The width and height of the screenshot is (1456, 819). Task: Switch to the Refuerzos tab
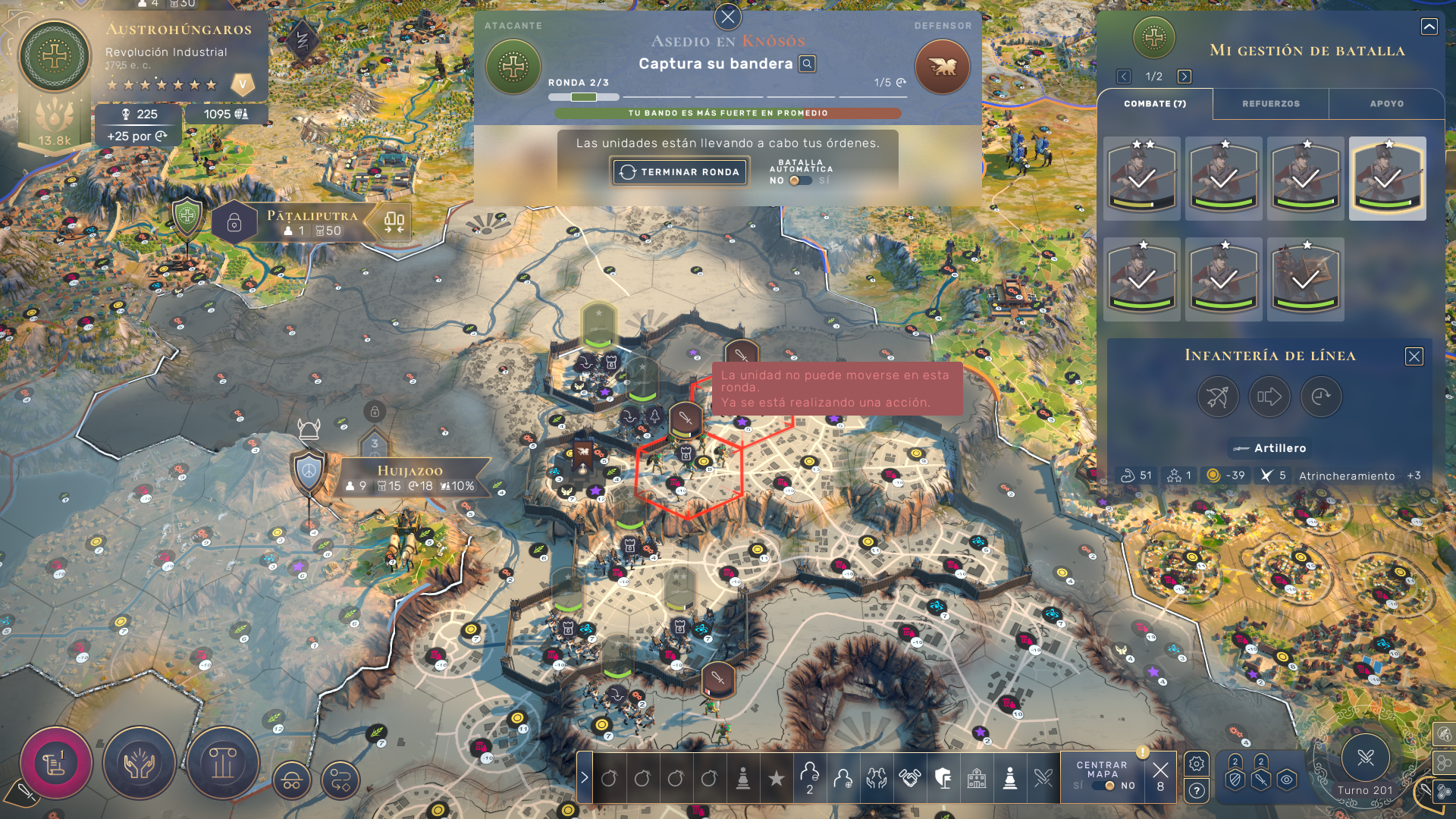1270,104
